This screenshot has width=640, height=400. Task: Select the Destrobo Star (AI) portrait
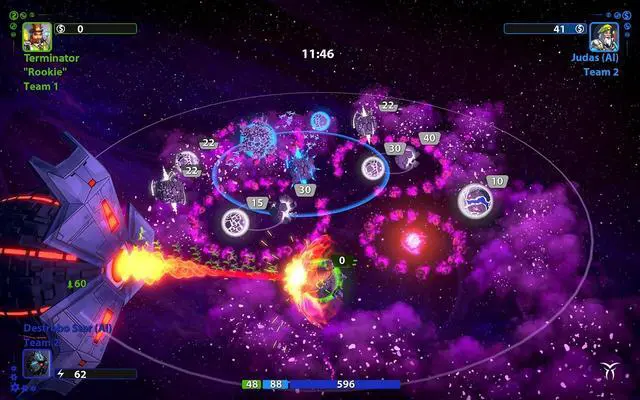tap(37, 362)
